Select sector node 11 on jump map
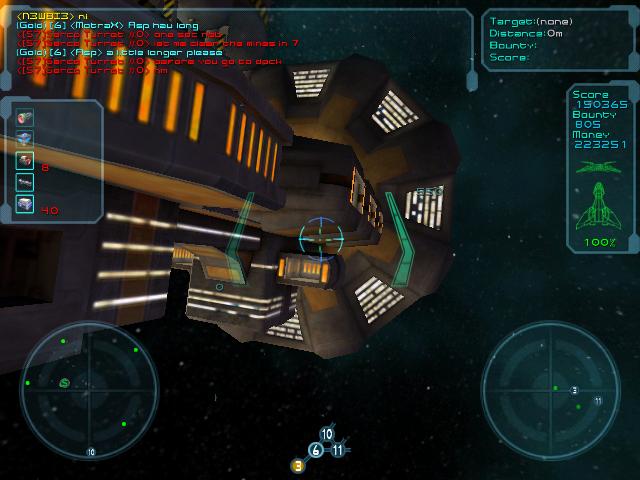The width and height of the screenshot is (640, 480). tap(338, 450)
